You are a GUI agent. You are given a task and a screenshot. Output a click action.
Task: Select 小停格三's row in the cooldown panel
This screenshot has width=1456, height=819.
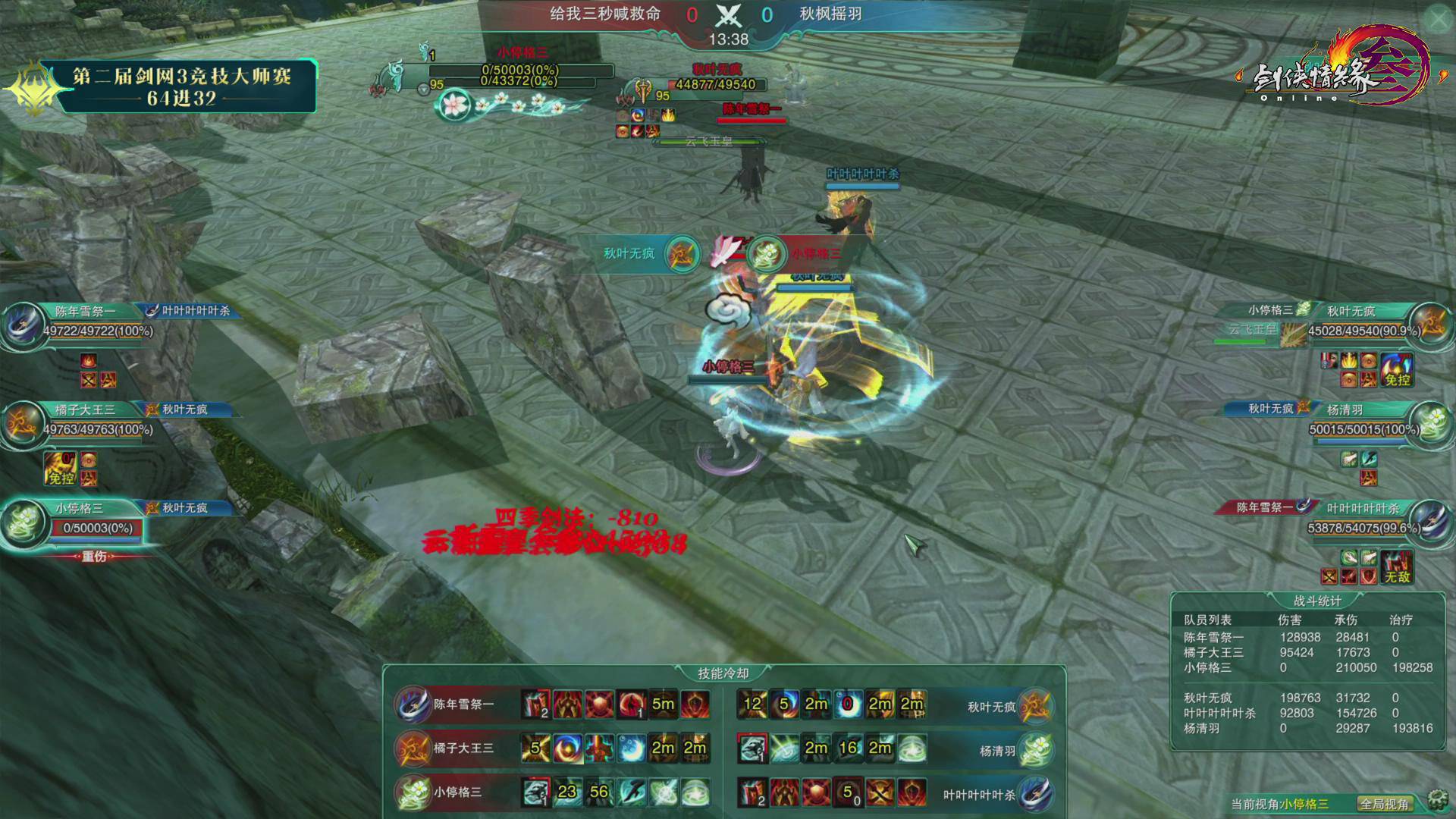coord(457,792)
